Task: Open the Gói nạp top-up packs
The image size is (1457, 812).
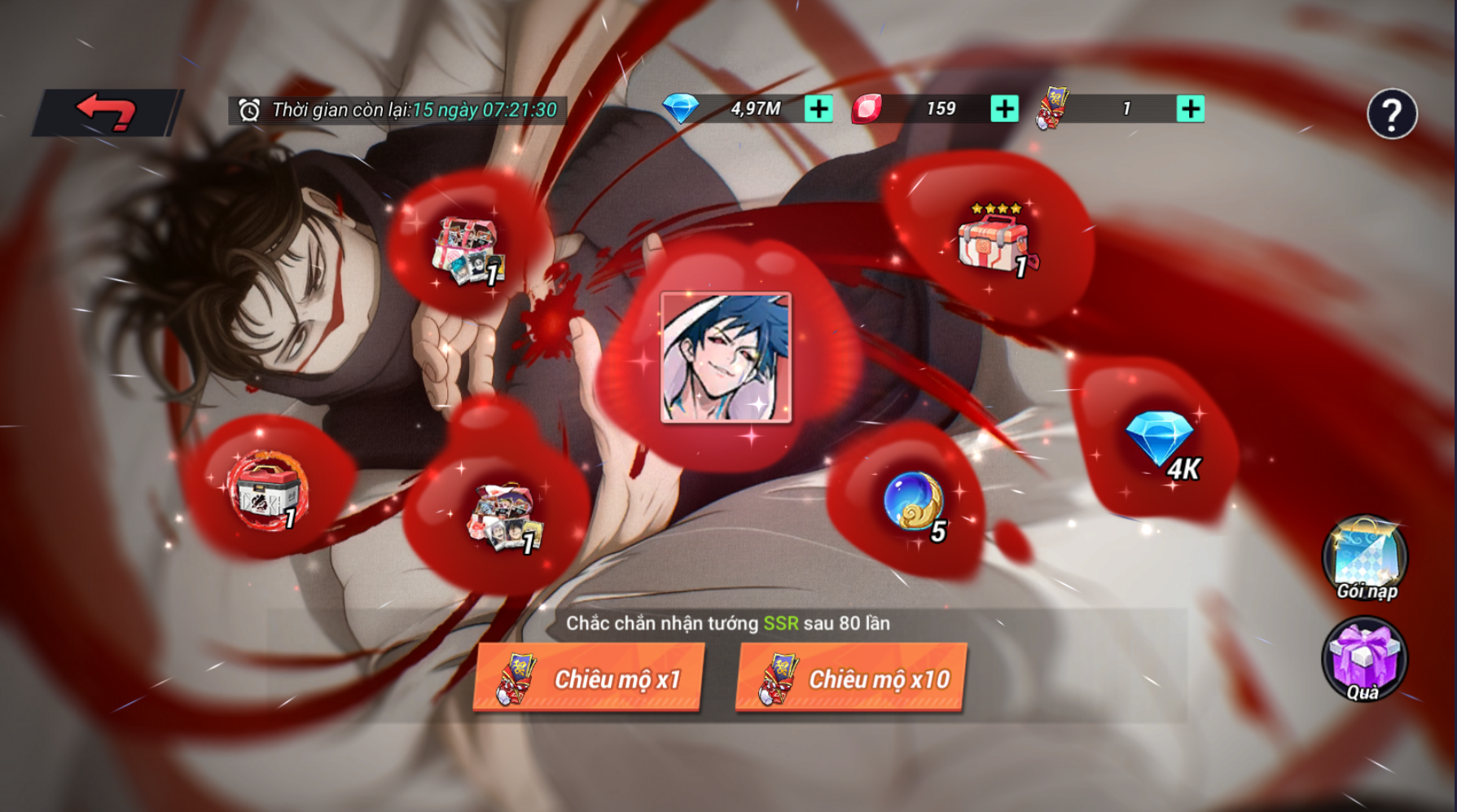Action: [x=1365, y=559]
